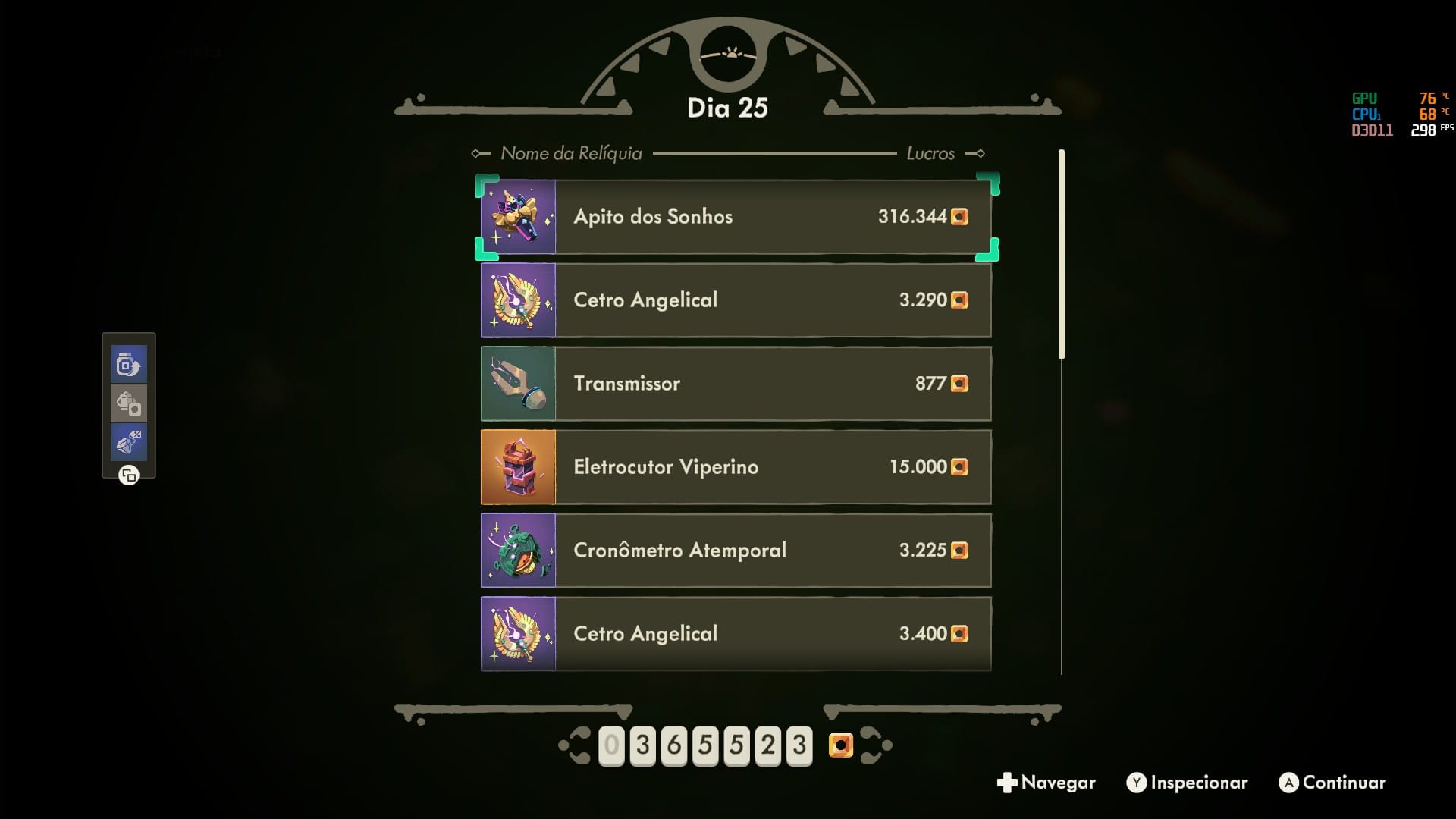
Task: Click the greyed mug side icon
Action: [x=128, y=403]
